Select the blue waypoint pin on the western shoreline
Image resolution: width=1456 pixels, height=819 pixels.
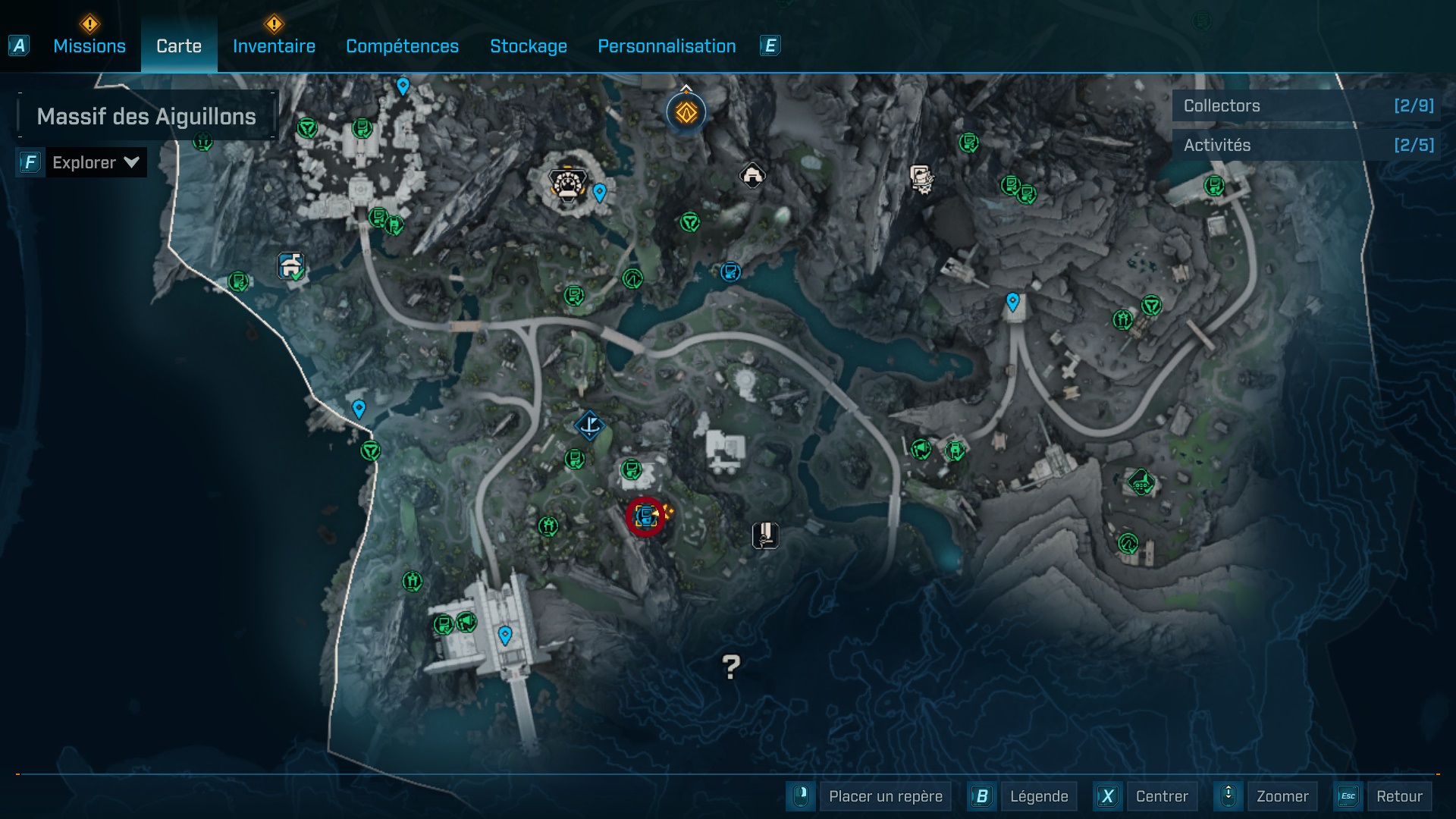(x=359, y=407)
